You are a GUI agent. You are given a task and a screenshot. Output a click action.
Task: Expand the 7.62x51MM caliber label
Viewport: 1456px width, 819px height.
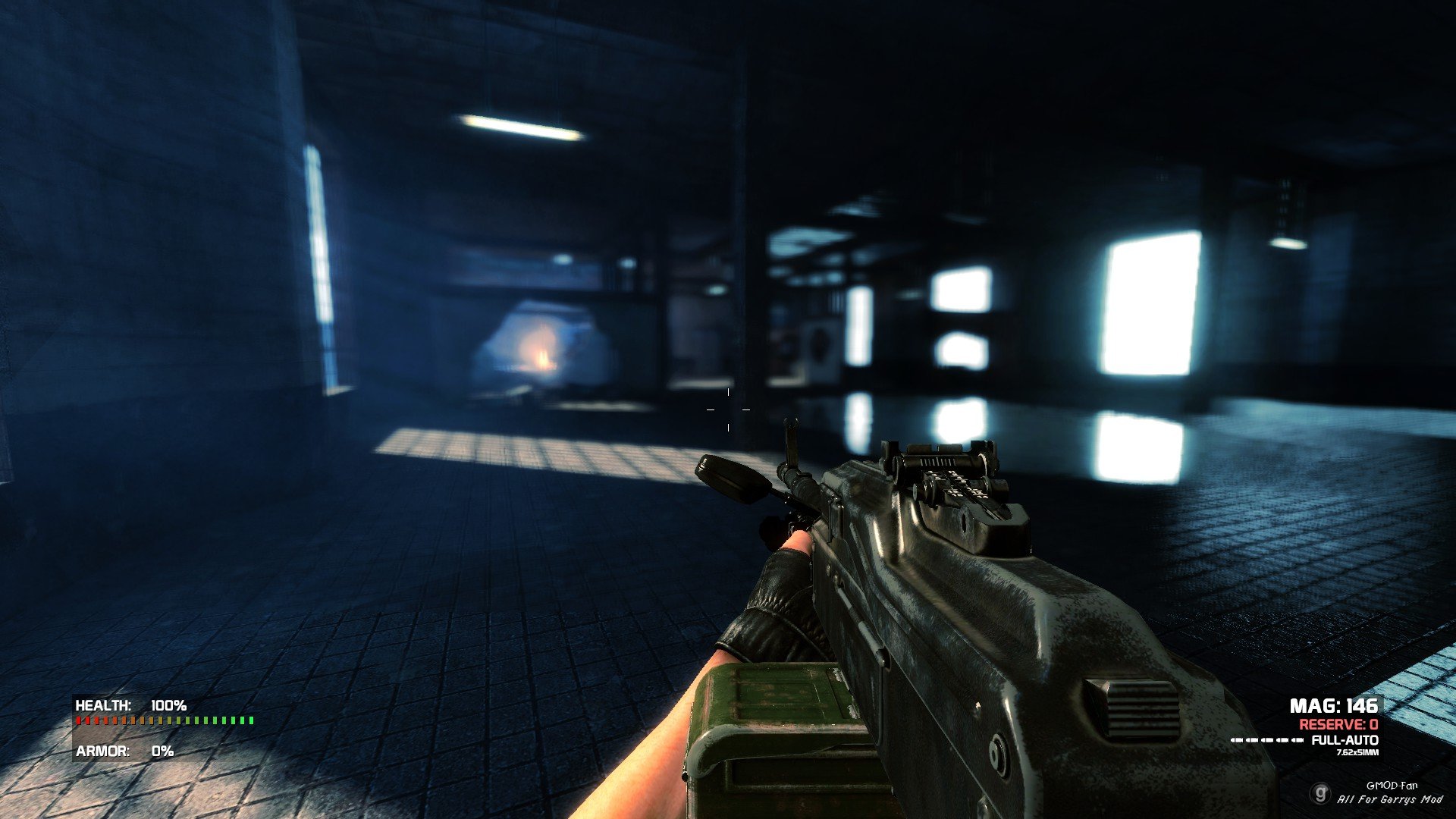click(x=1357, y=752)
